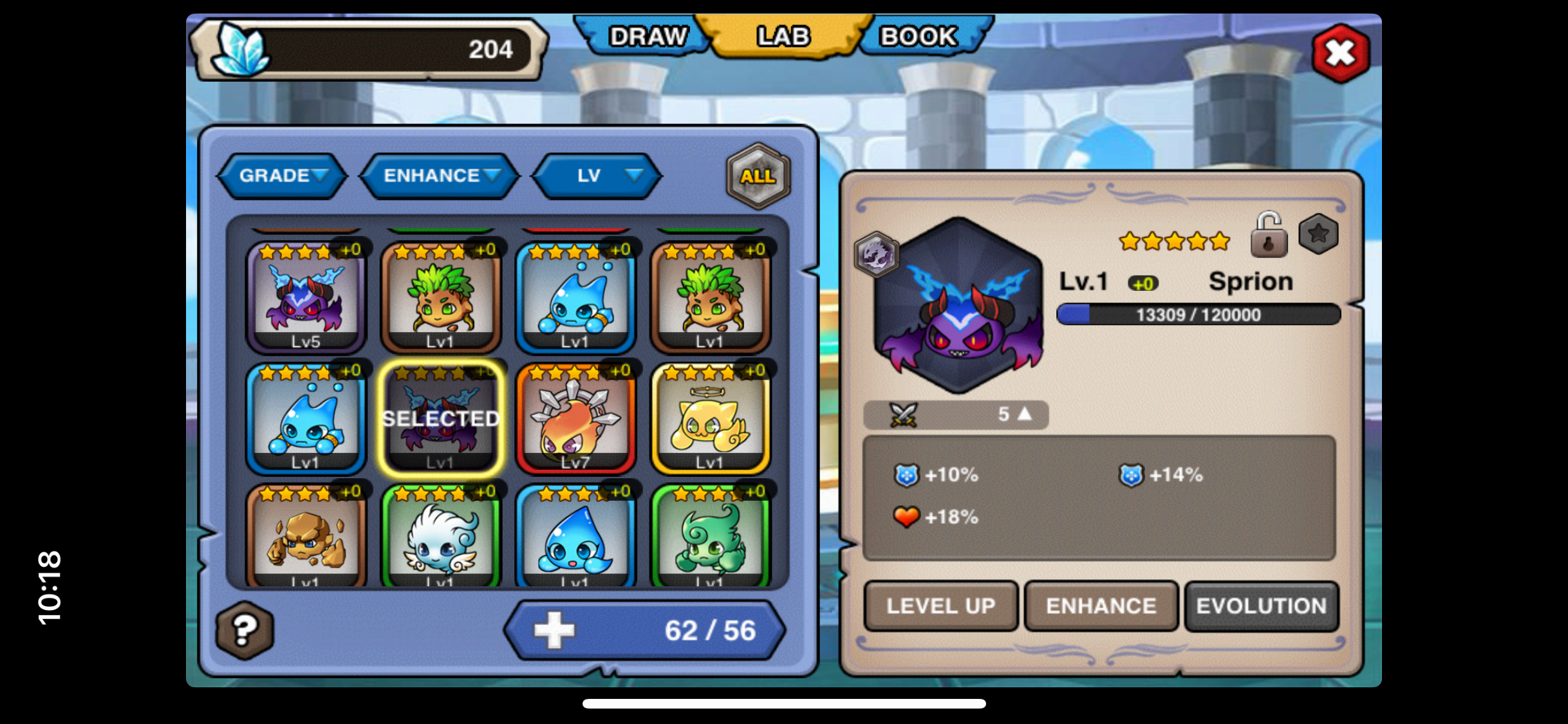This screenshot has height=724, width=1568.
Task: Toggle the padlock on Sprion
Action: [x=1268, y=236]
